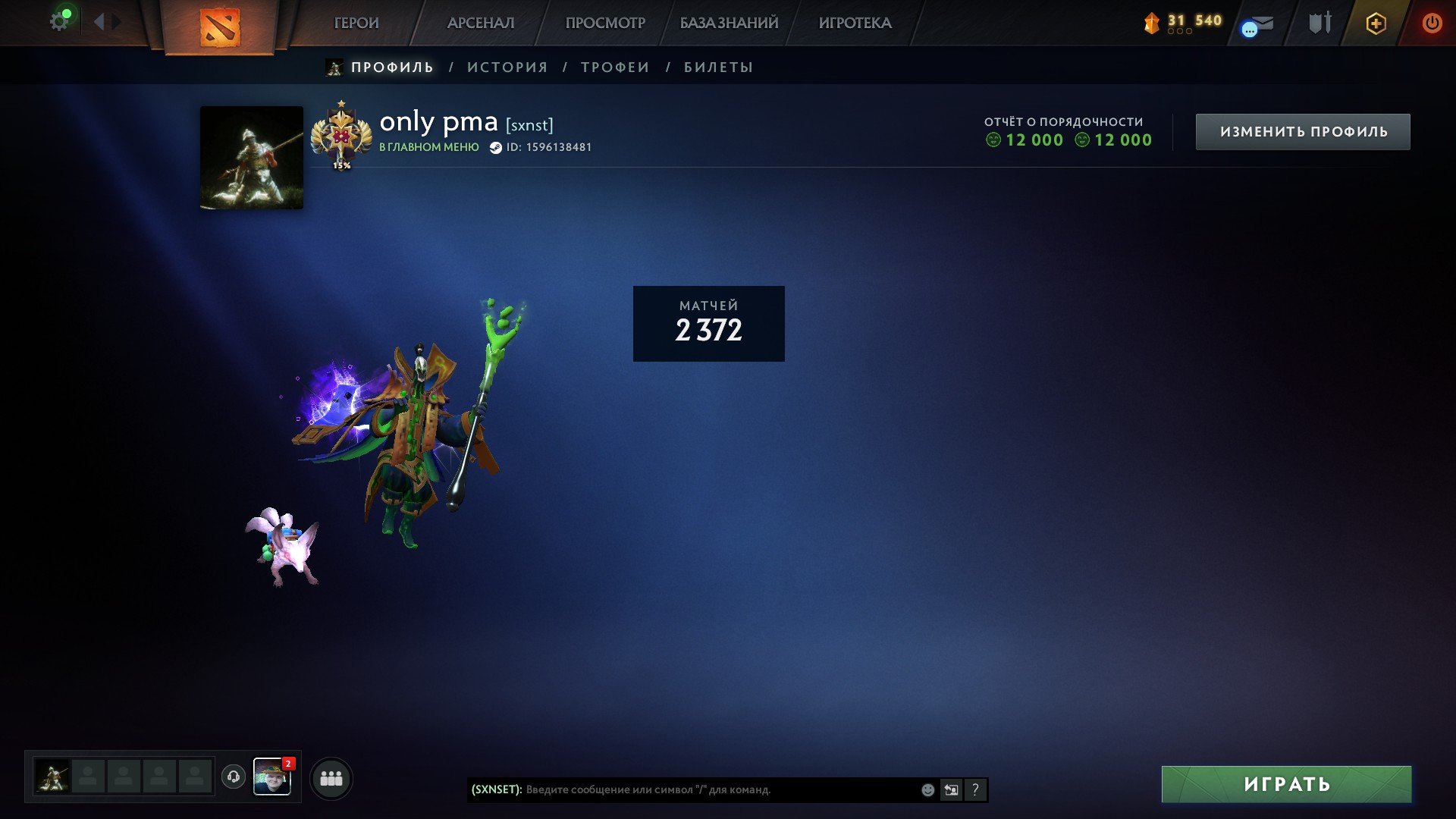Click the ИЗМЕНИТЬ ПРОФИЛЬ button

[x=1302, y=130]
